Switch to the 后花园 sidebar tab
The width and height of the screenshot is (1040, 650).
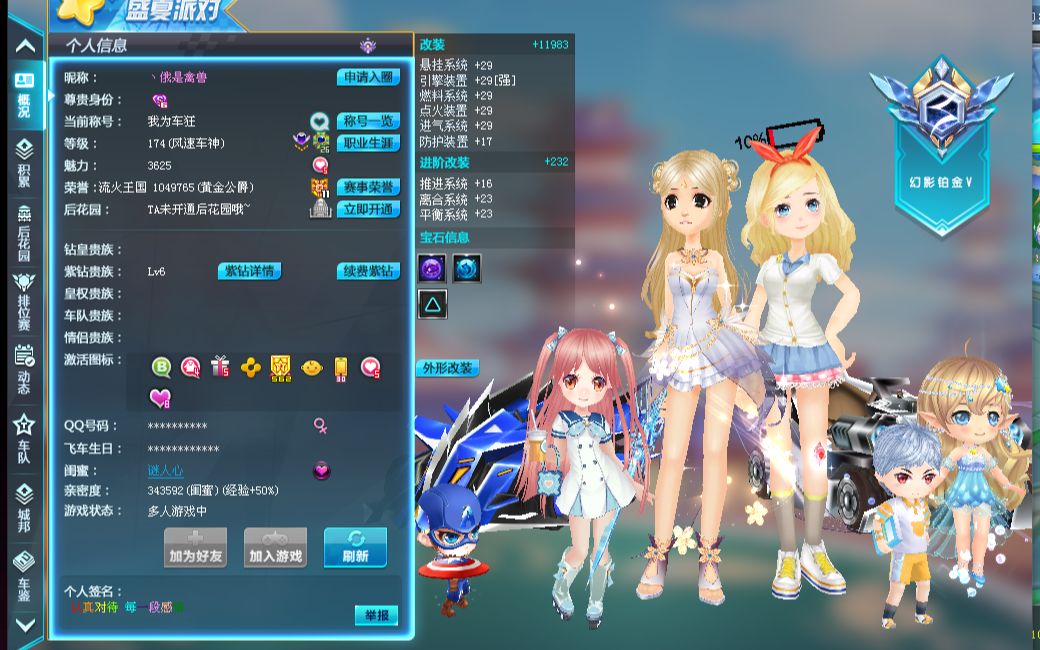[24, 230]
